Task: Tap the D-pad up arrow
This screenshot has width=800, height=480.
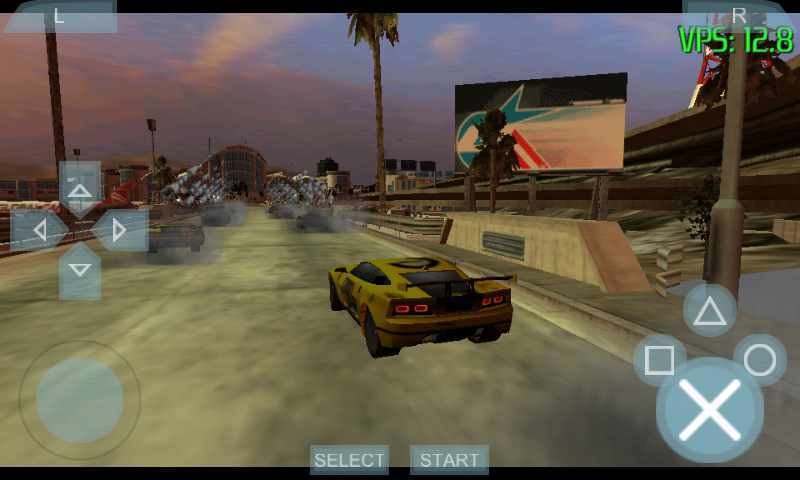Action: tap(80, 189)
